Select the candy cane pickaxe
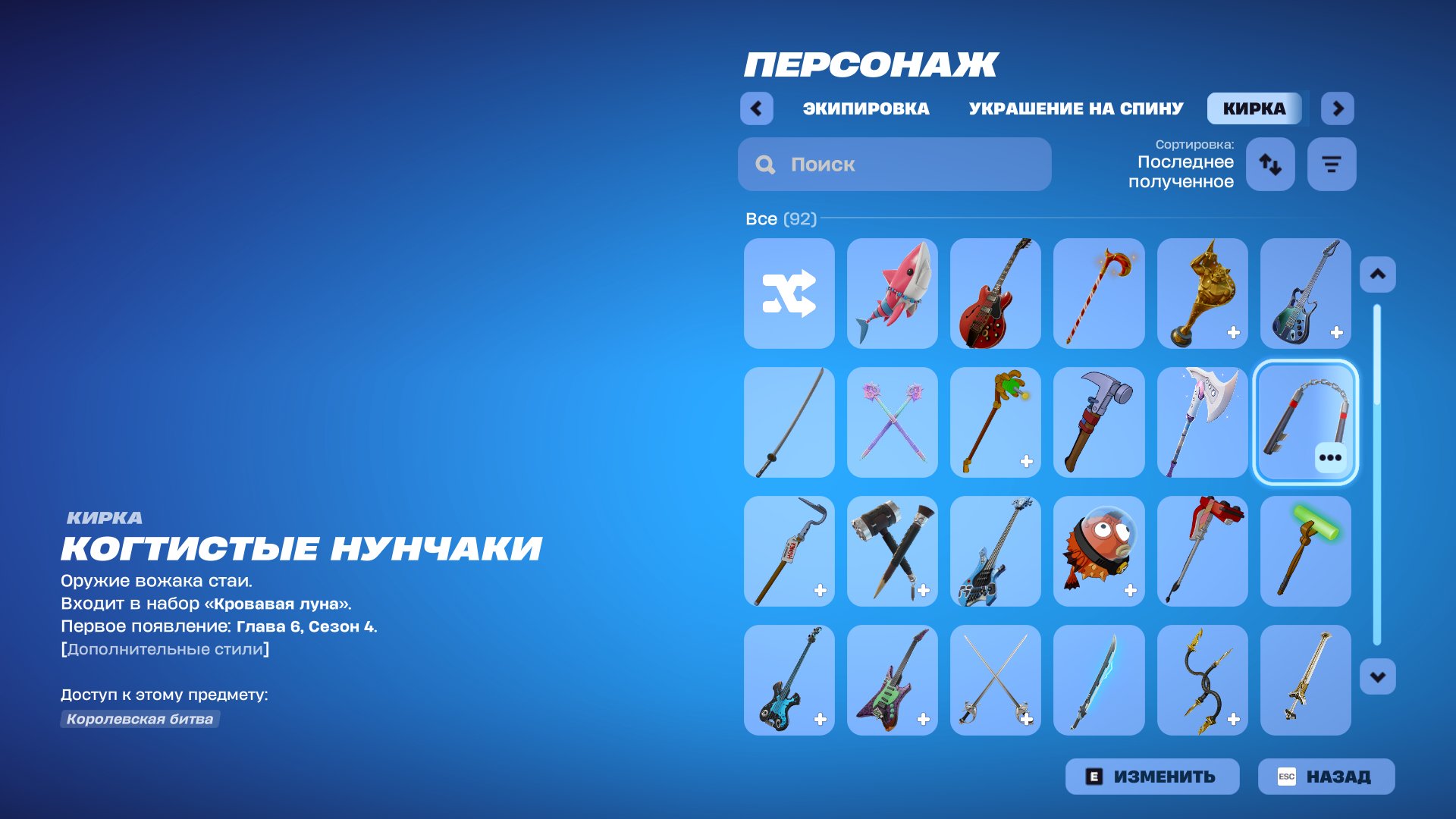Image resolution: width=1456 pixels, height=819 pixels. [x=1098, y=293]
